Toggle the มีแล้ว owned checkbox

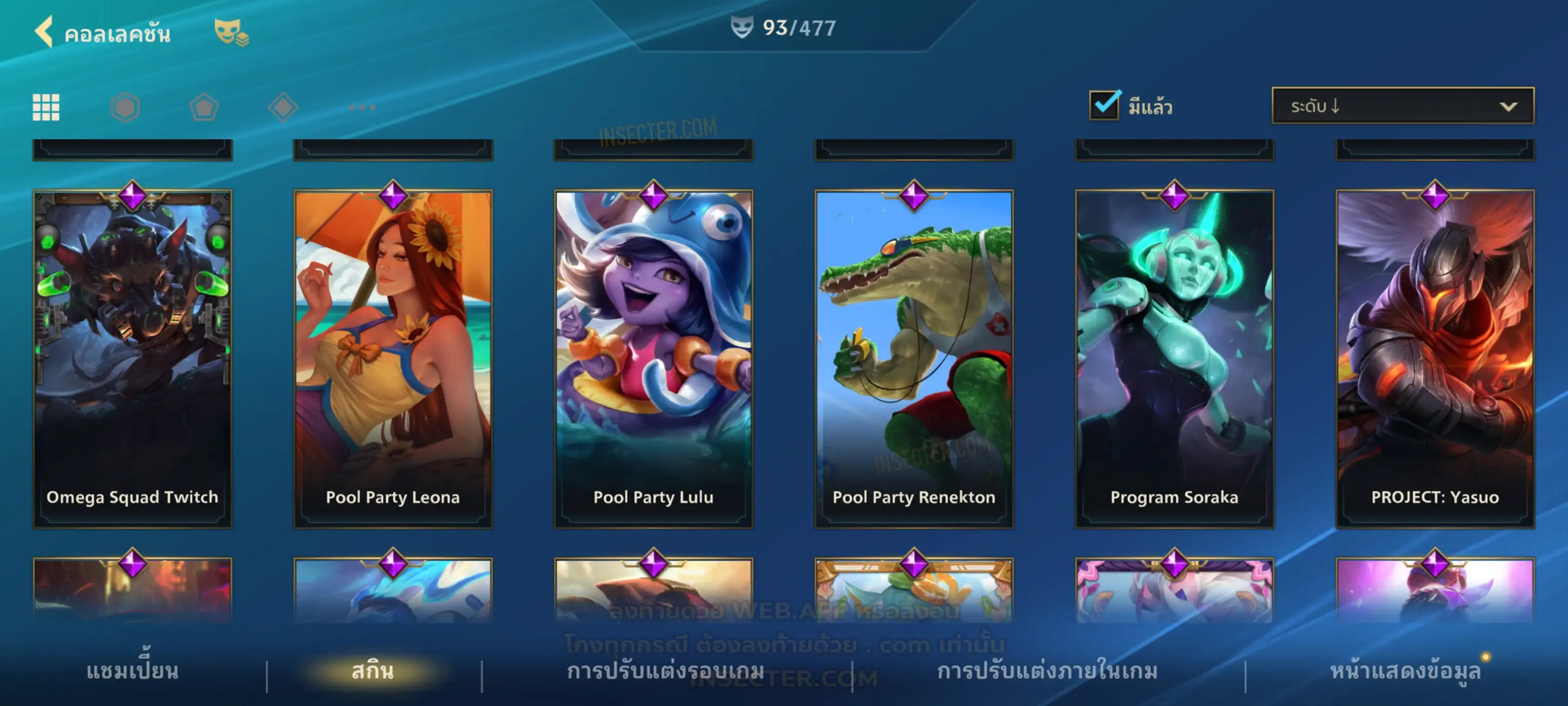point(1104,105)
